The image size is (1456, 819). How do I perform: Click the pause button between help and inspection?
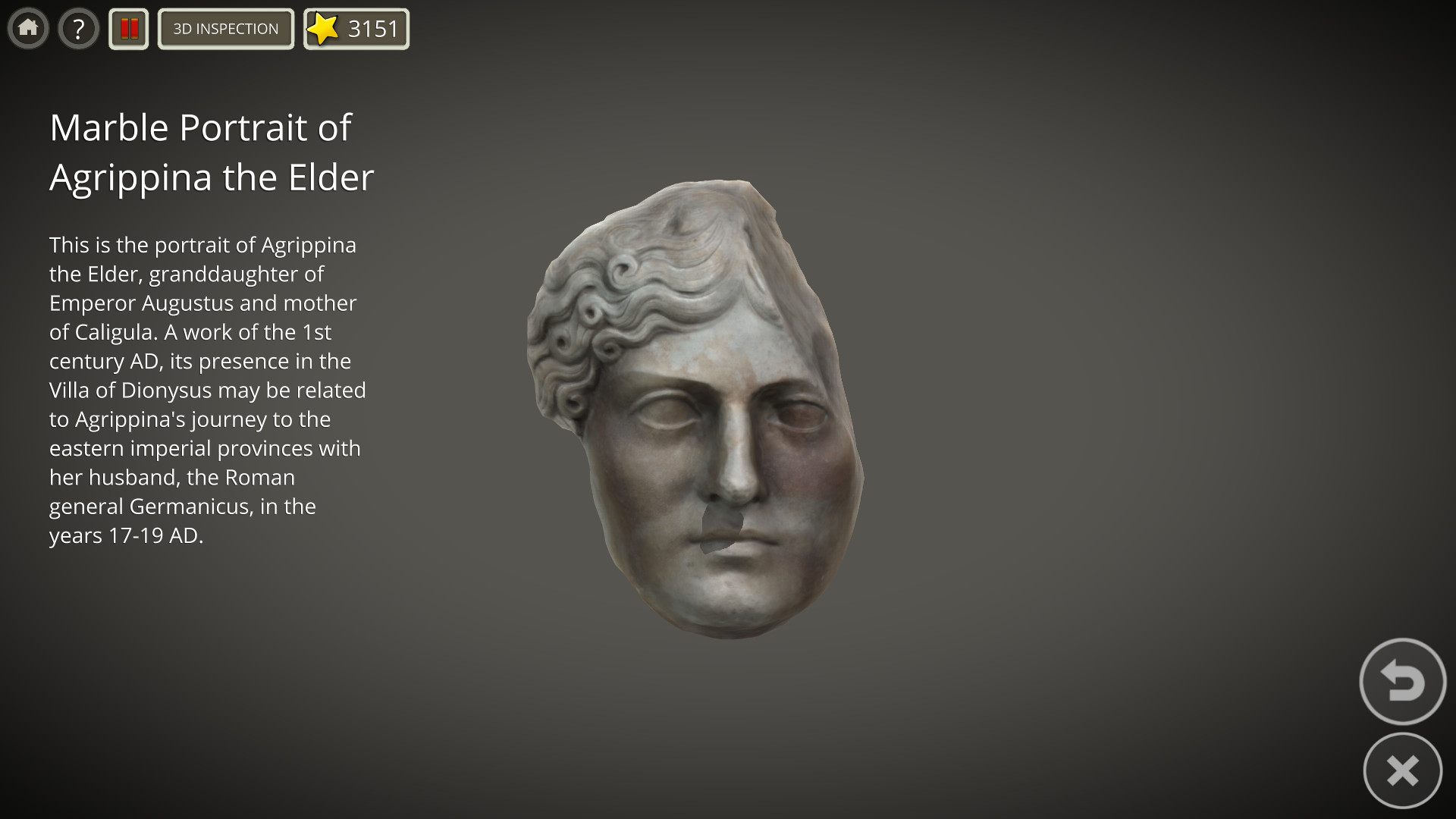point(128,28)
